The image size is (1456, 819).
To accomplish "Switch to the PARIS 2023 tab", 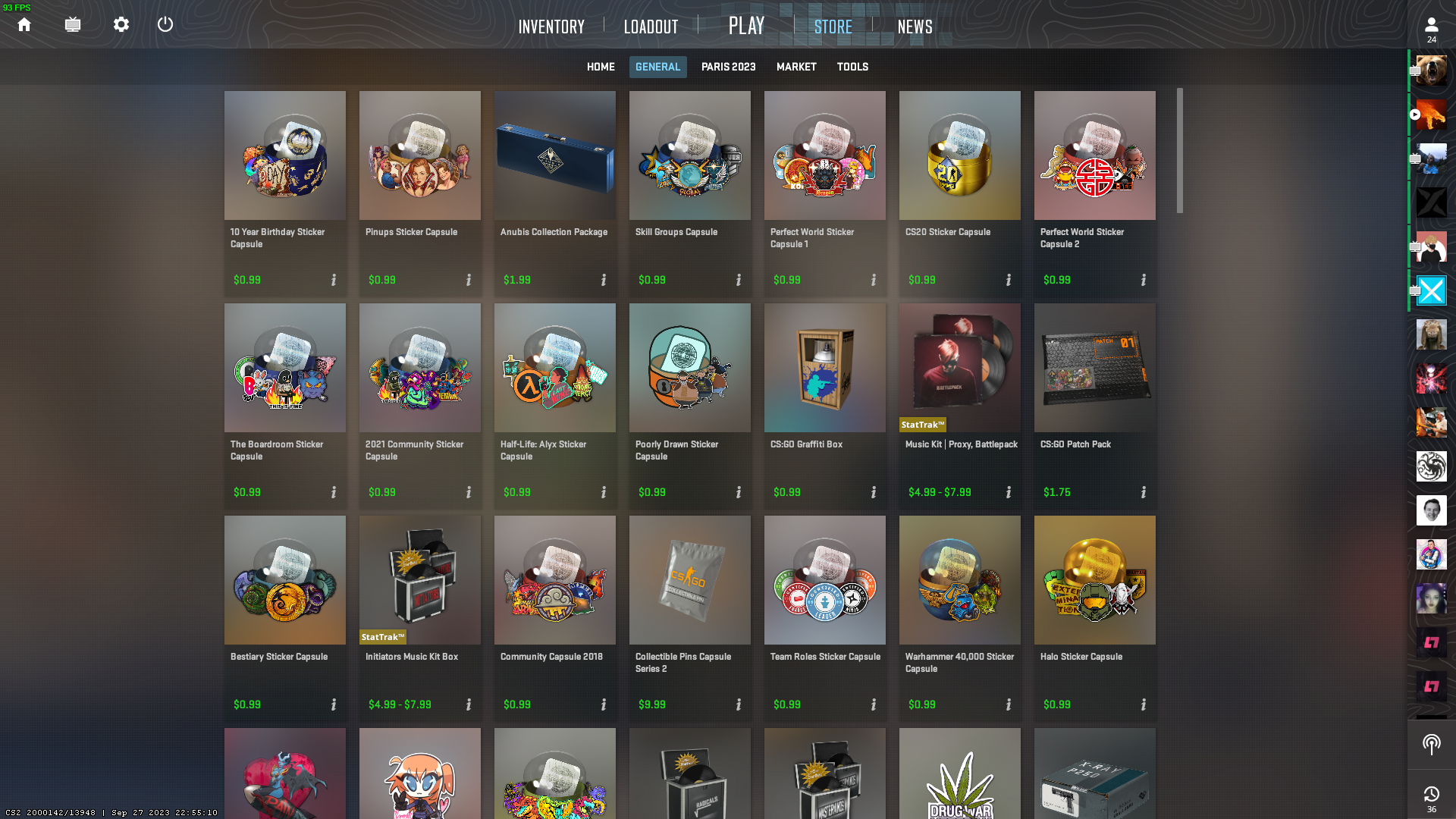I will coord(728,67).
